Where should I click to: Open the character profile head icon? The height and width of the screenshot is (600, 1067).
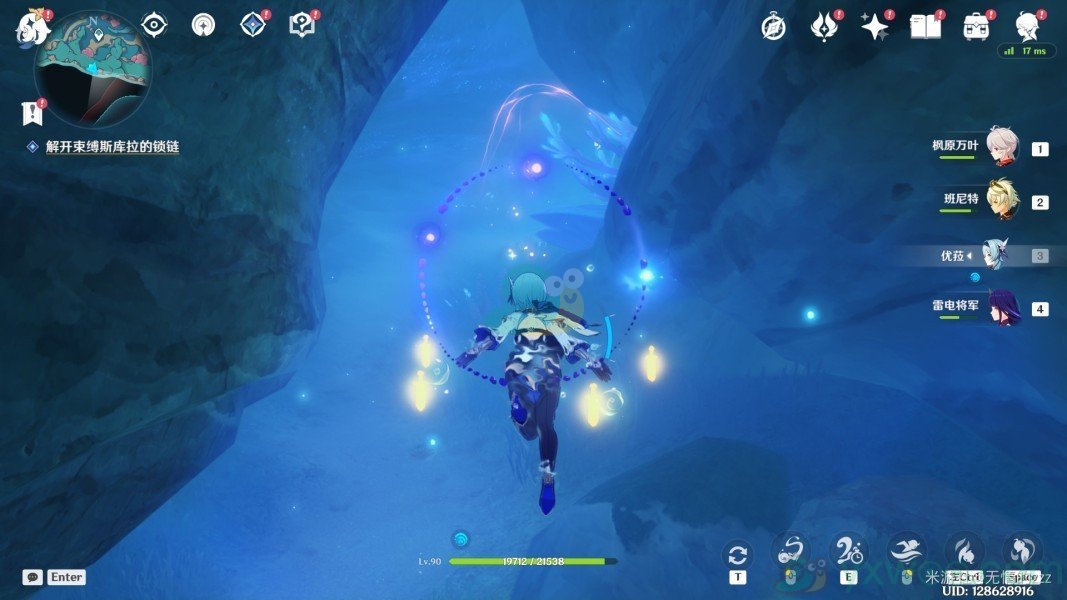(x=1027, y=26)
